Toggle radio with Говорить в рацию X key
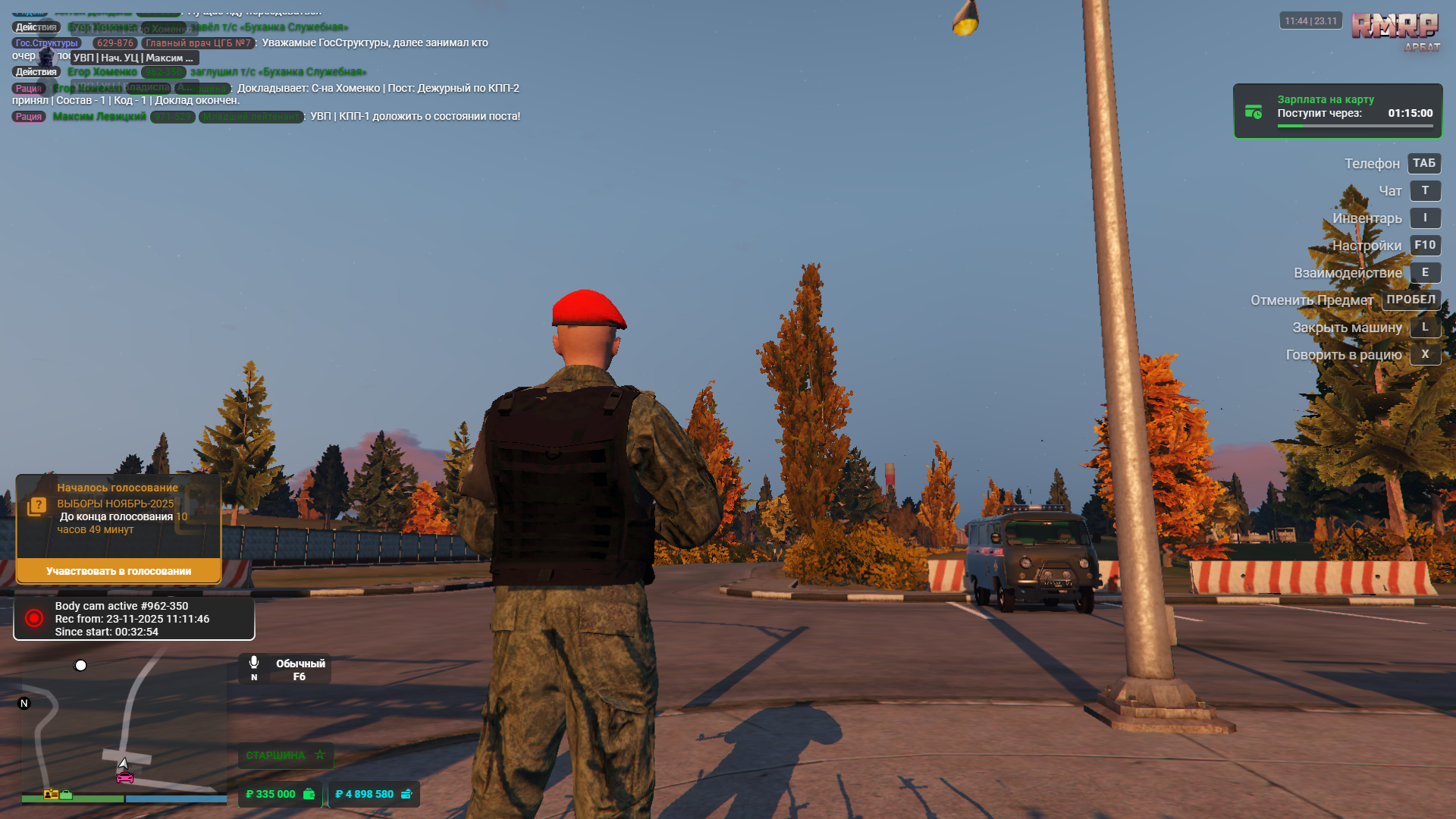 click(x=1425, y=354)
